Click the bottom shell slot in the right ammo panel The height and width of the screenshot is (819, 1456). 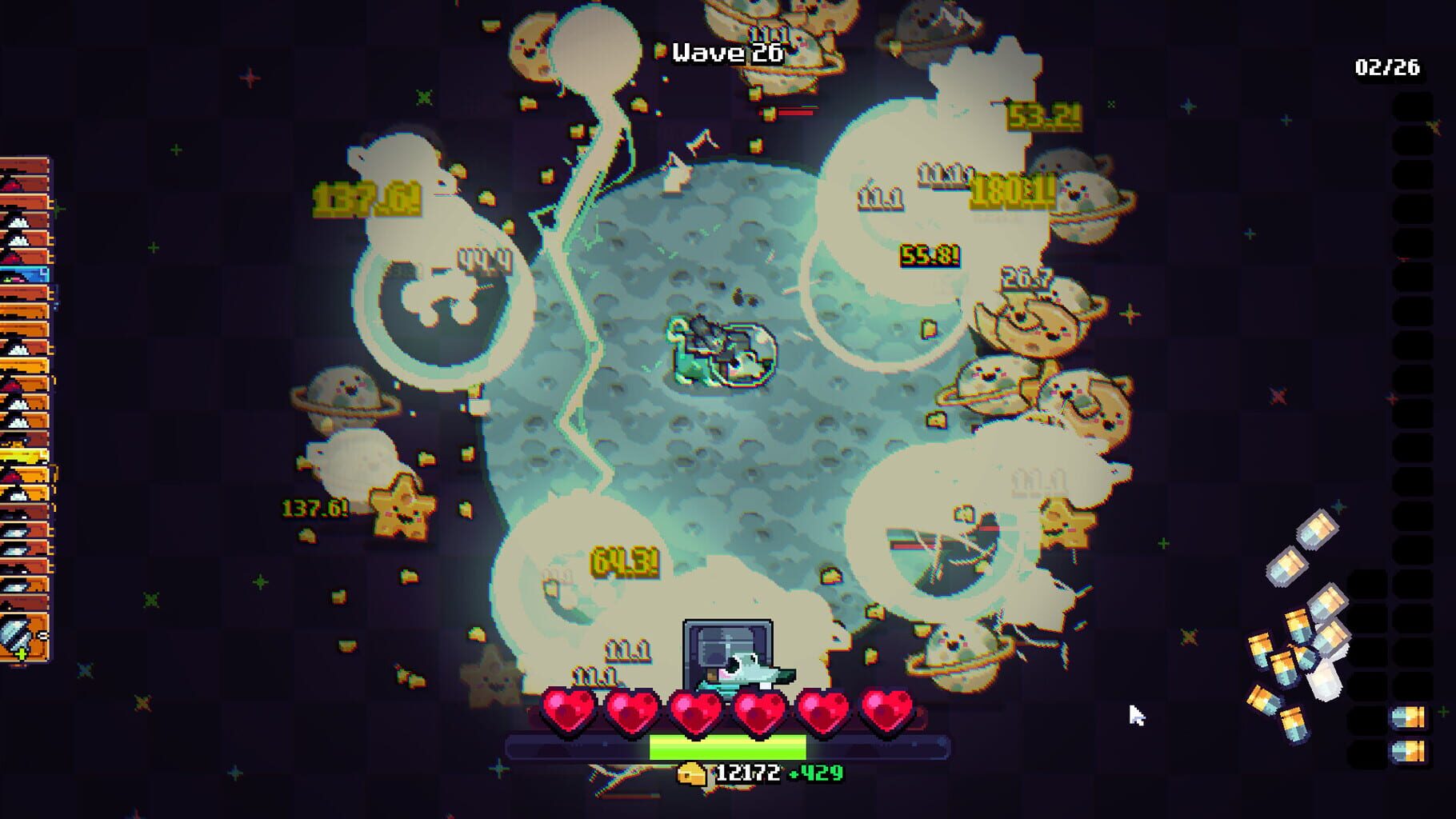[1410, 752]
